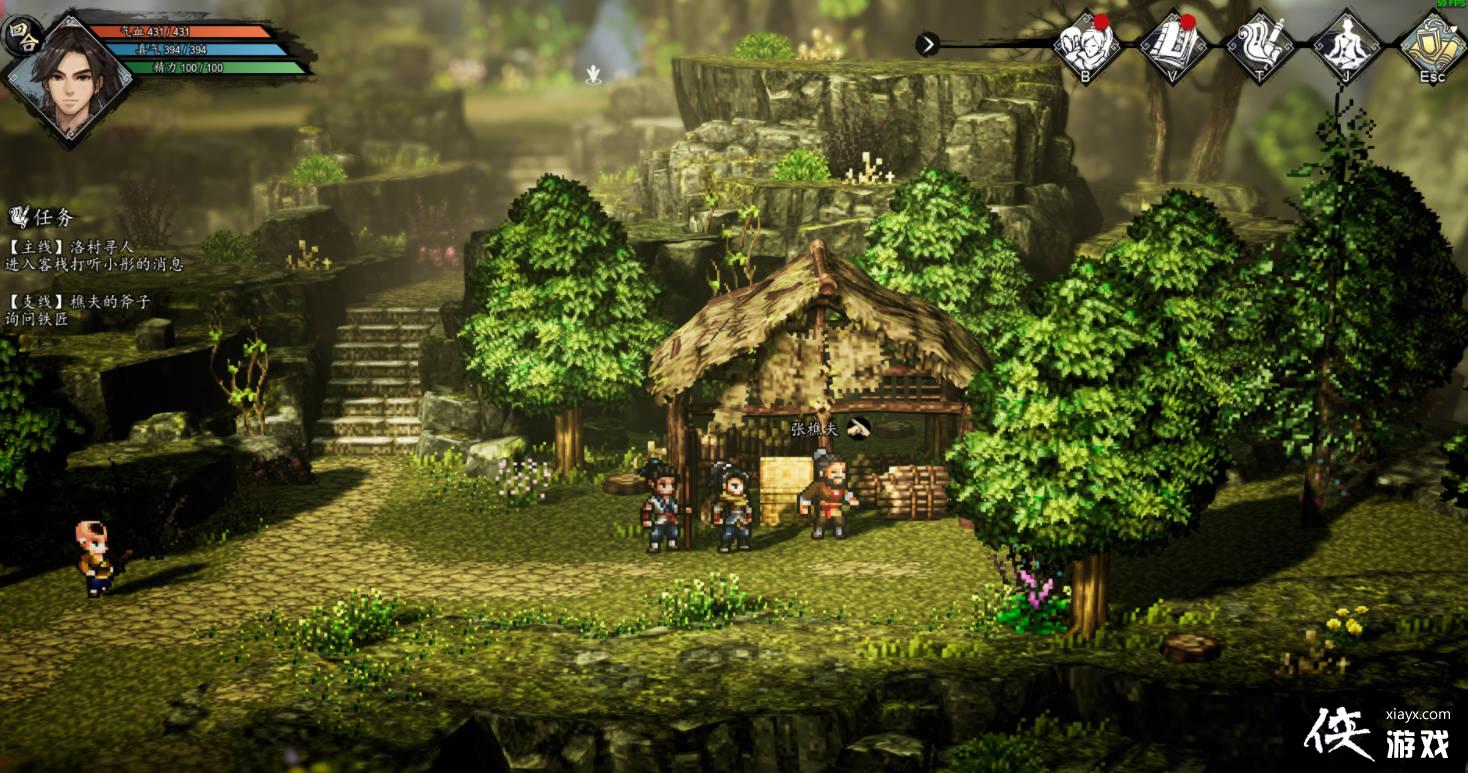Open the Esc system menu icon
1468x773 pixels.
[x=1433, y=45]
